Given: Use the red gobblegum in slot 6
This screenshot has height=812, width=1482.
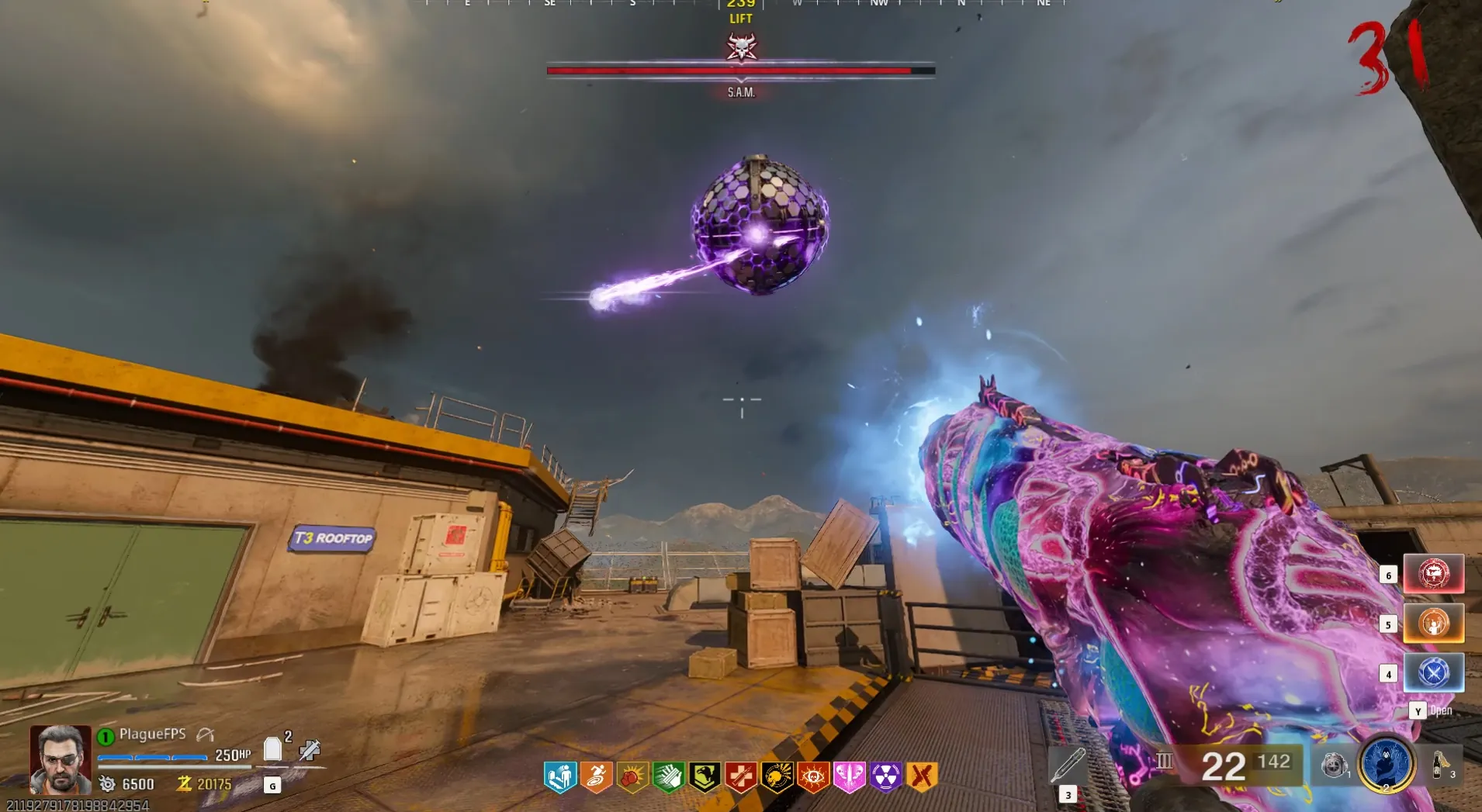Looking at the screenshot, I should point(1433,574).
